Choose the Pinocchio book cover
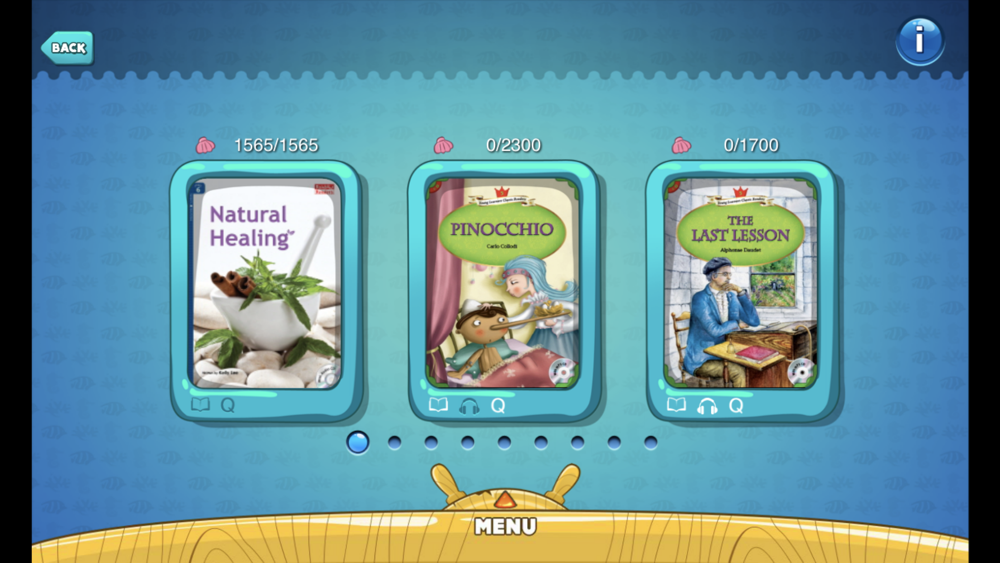1000x563 pixels. coord(503,283)
